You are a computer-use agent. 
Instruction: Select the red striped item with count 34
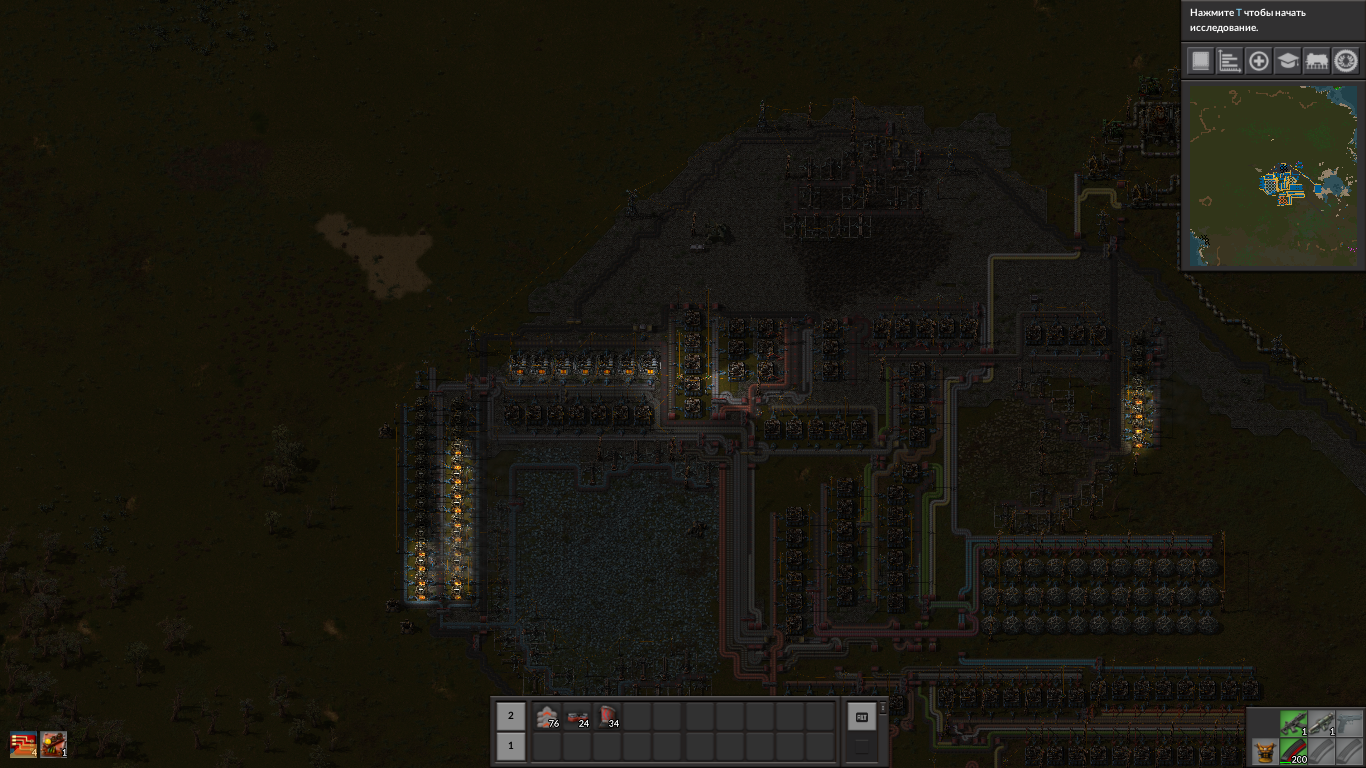coord(608,716)
